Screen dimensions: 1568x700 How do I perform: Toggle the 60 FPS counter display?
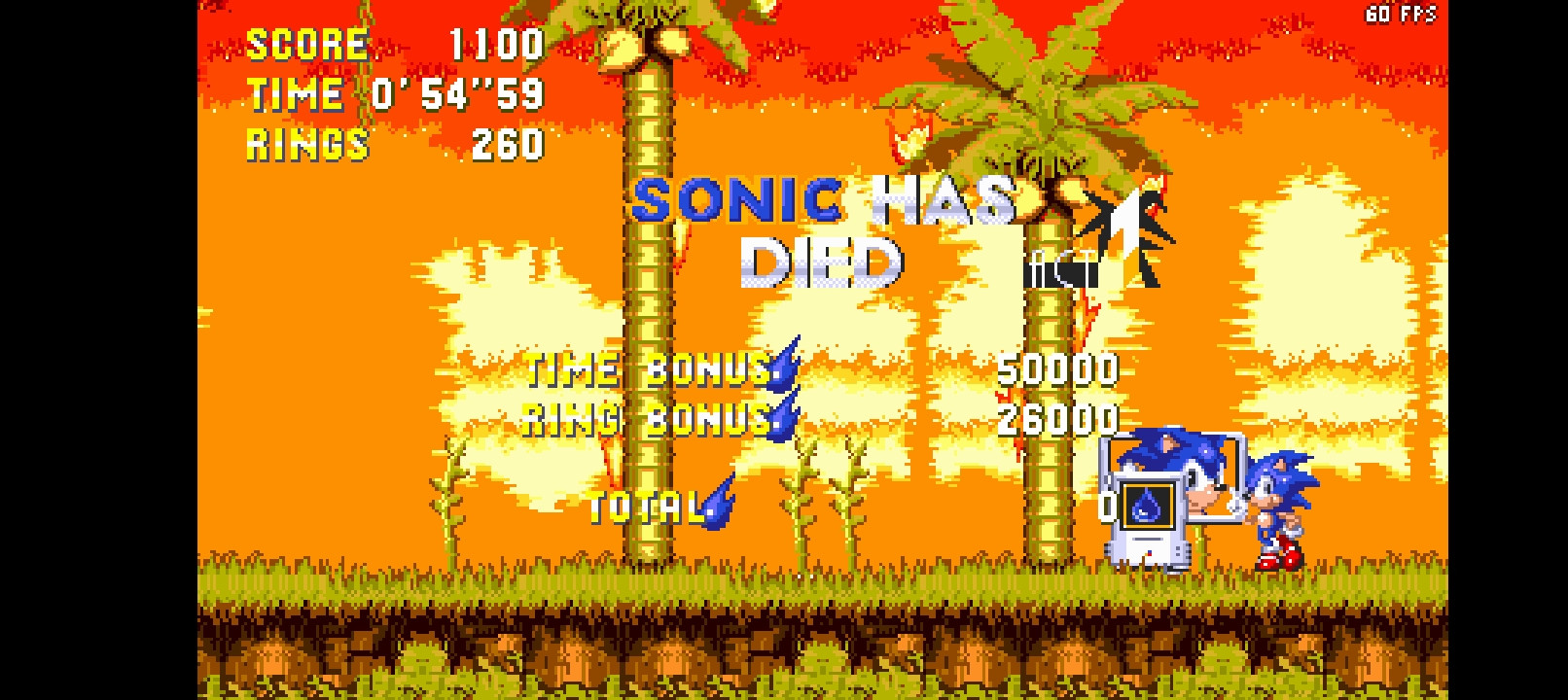tap(1401, 14)
